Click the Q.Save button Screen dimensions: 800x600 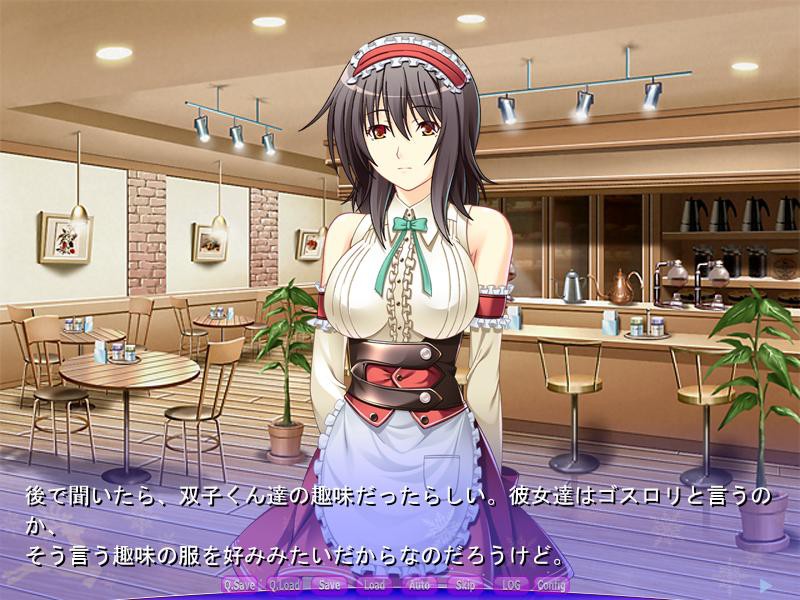[240, 585]
